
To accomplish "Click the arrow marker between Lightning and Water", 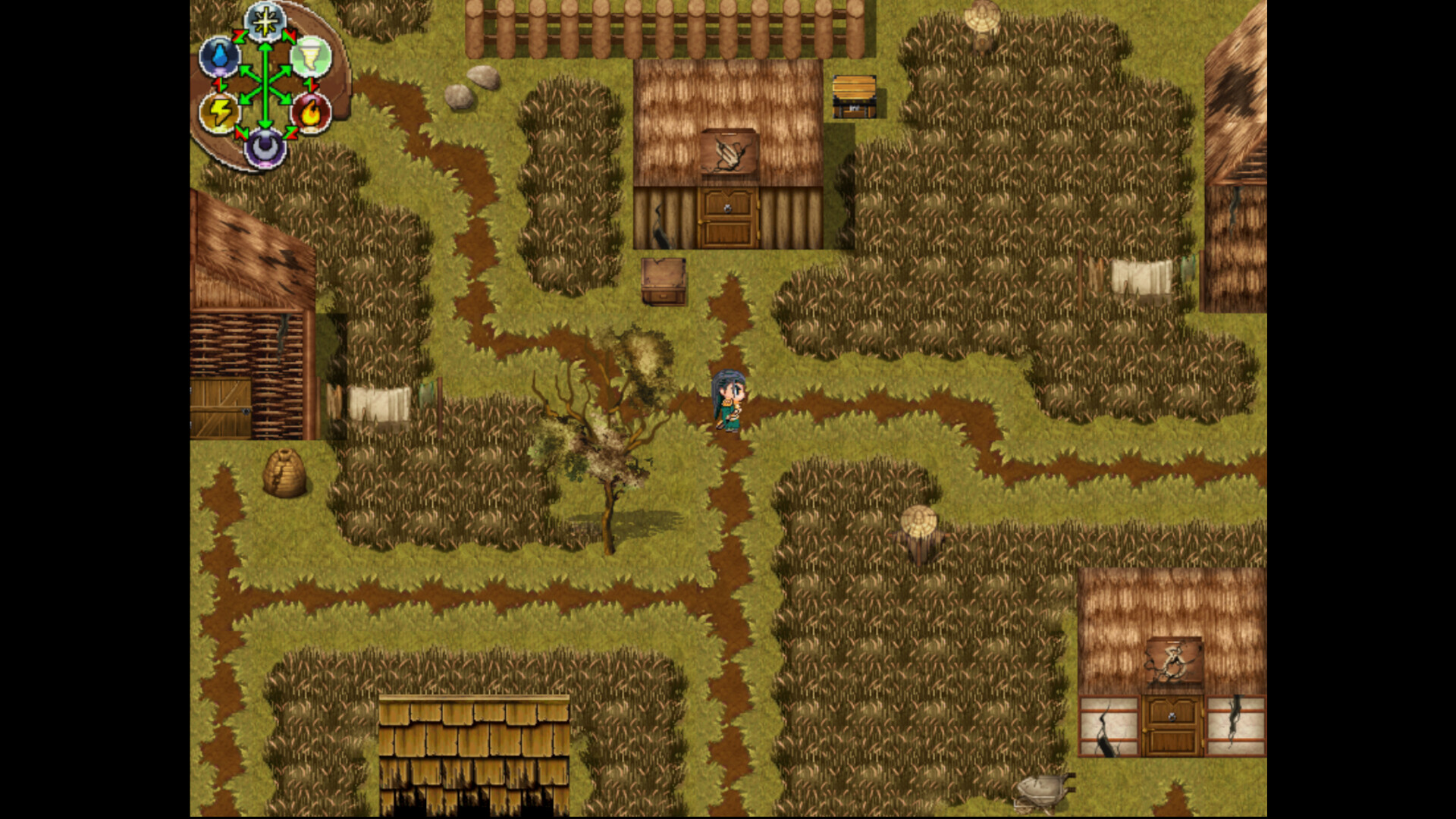I will [219, 84].
